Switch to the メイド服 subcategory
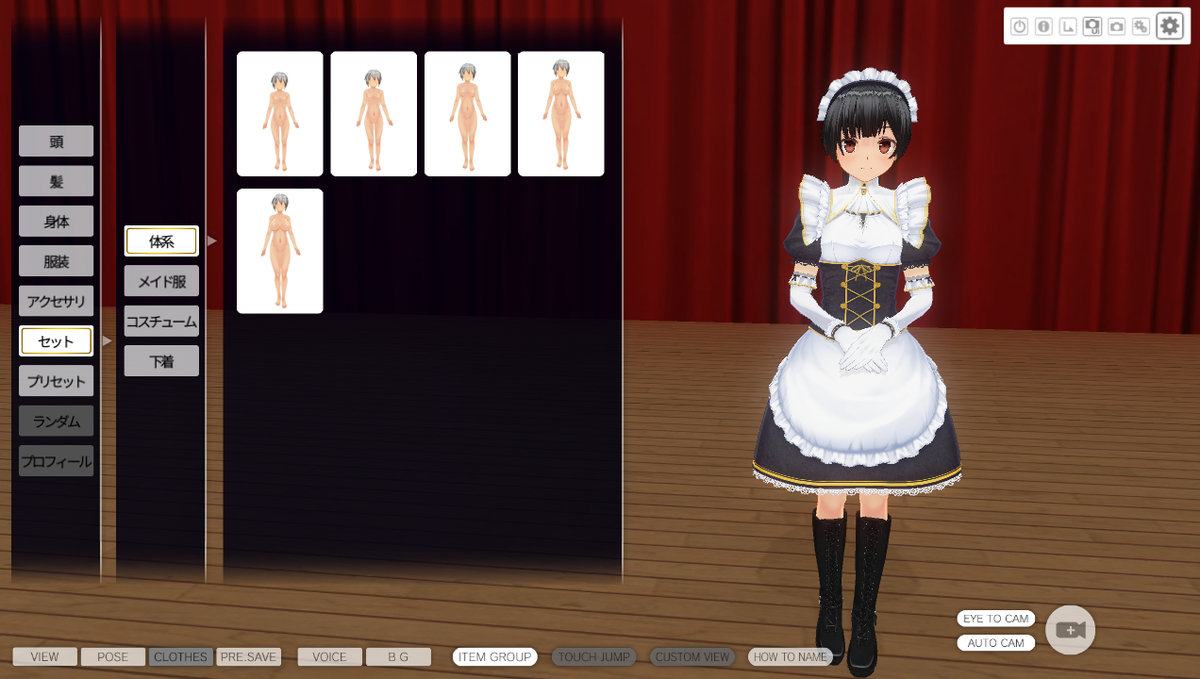The width and height of the screenshot is (1200, 679). click(161, 281)
